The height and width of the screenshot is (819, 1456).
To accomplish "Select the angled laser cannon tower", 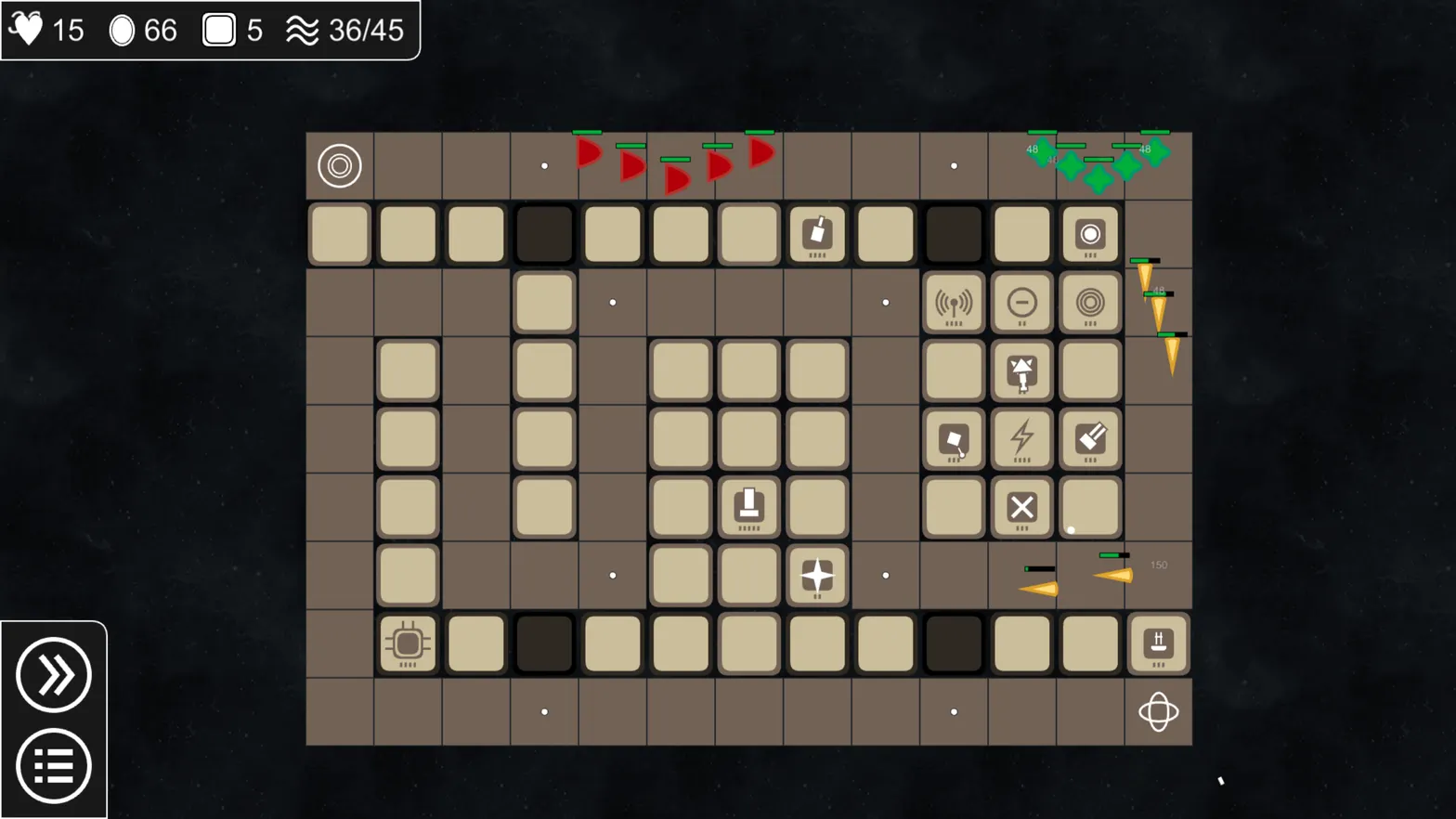I will 1089,439.
